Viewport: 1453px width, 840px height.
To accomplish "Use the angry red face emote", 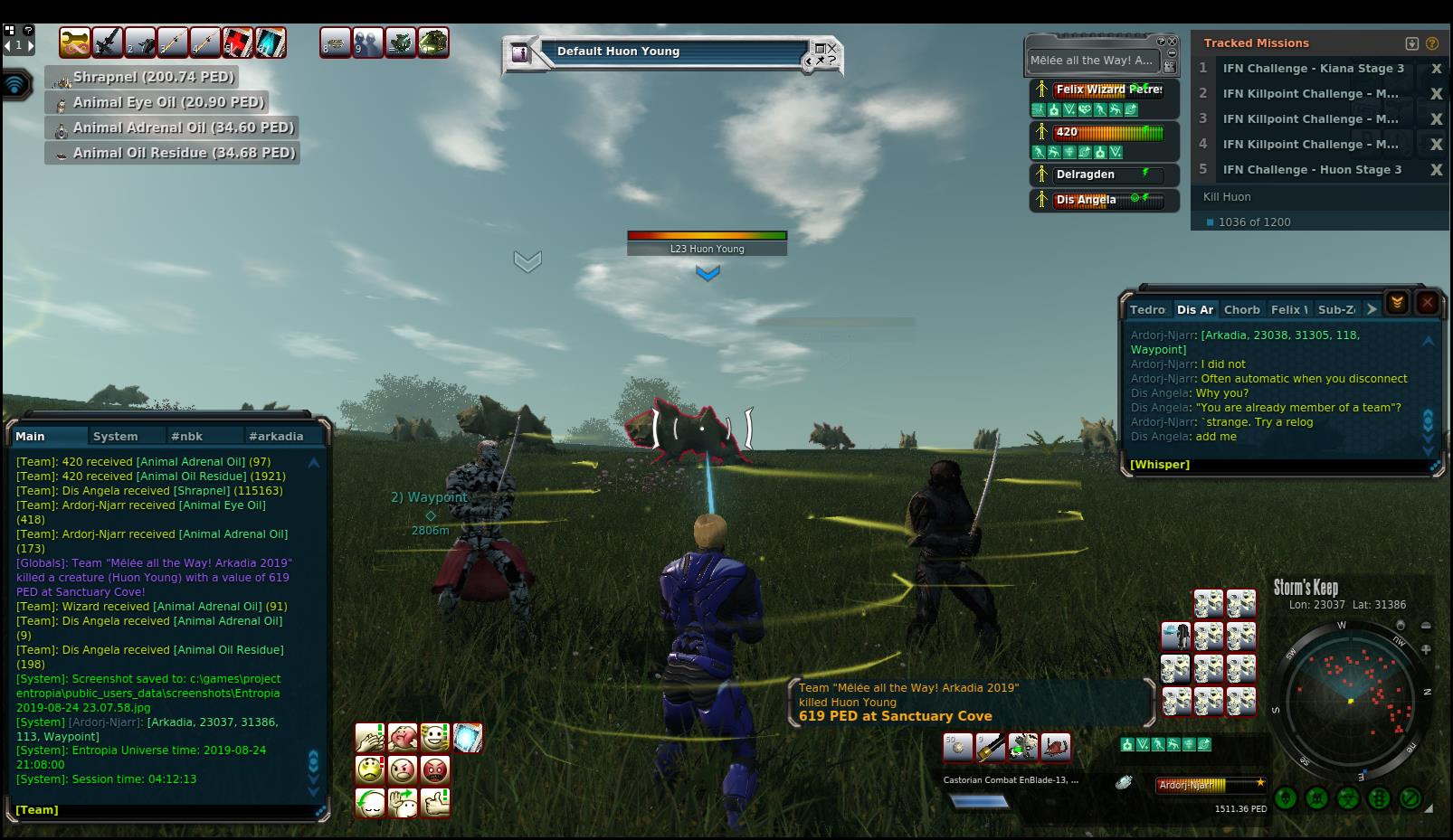I will pyautogui.click(x=435, y=770).
